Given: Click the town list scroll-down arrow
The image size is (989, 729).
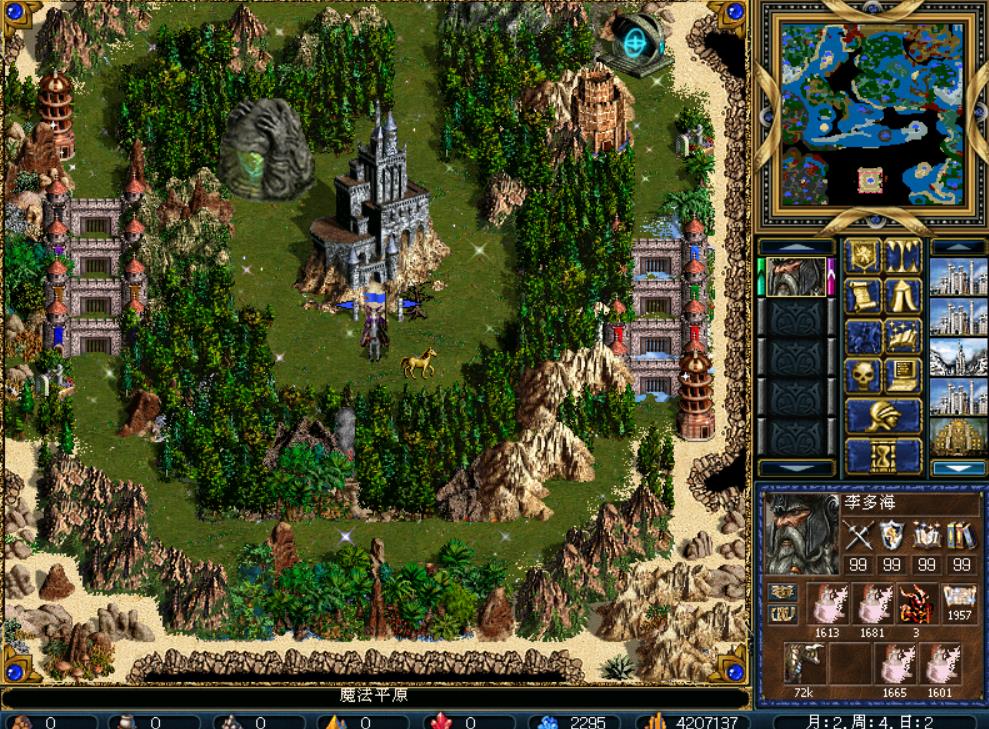Looking at the screenshot, I should [x=958, y=468].
